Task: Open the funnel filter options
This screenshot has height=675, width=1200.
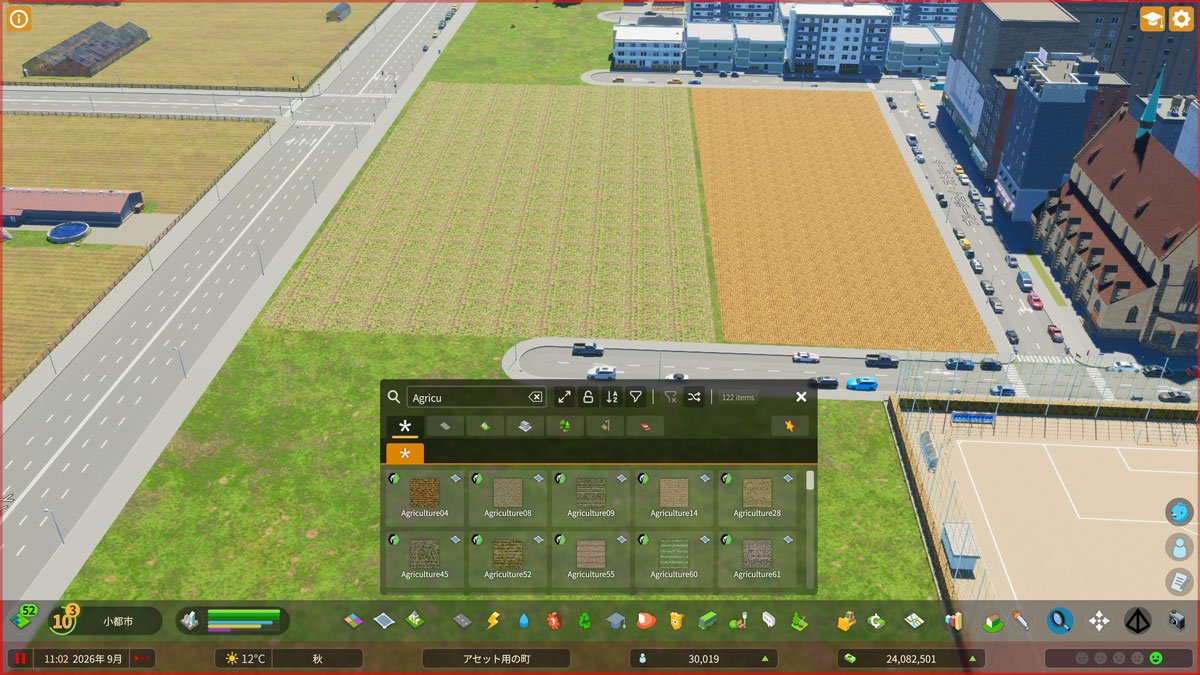Action: (636, 397)
